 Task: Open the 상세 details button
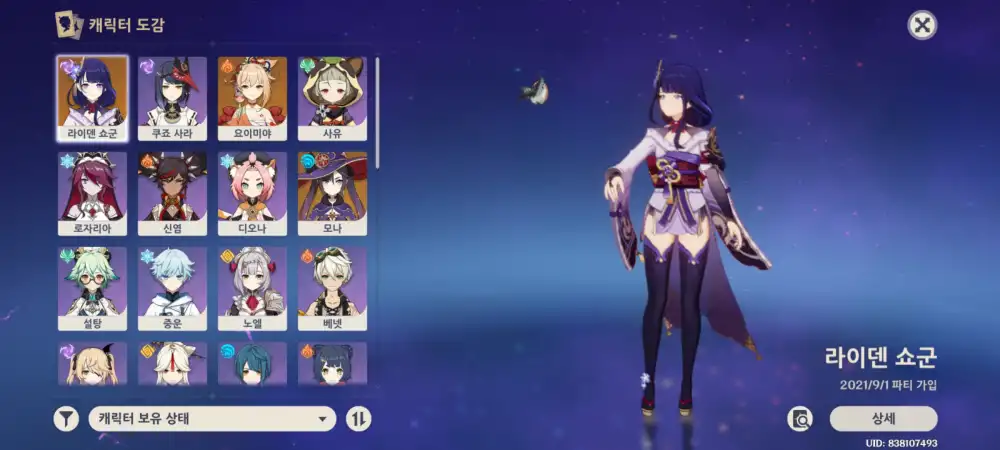coord(883,419)
